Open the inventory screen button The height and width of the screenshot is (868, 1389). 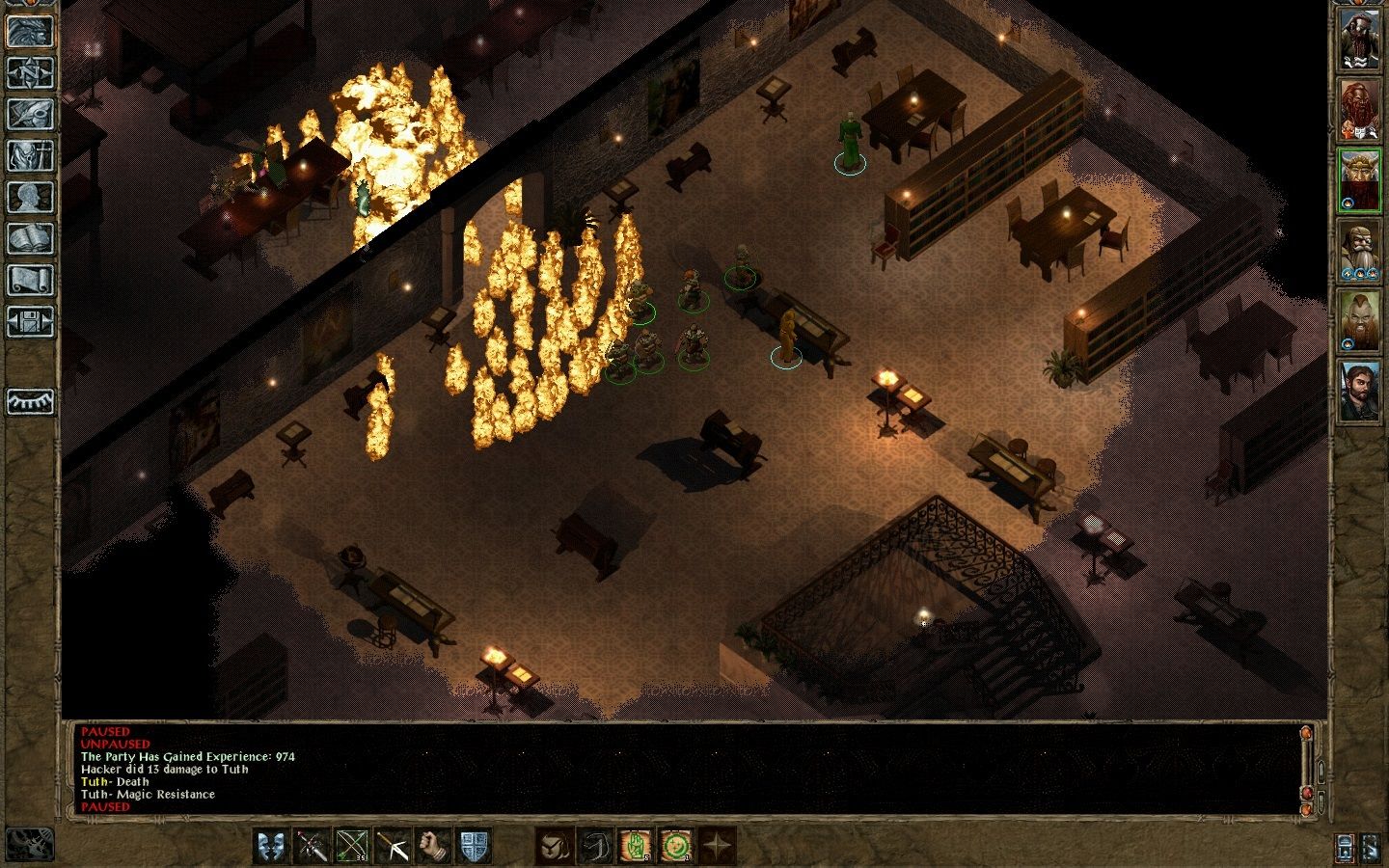(x=31, y=155)
